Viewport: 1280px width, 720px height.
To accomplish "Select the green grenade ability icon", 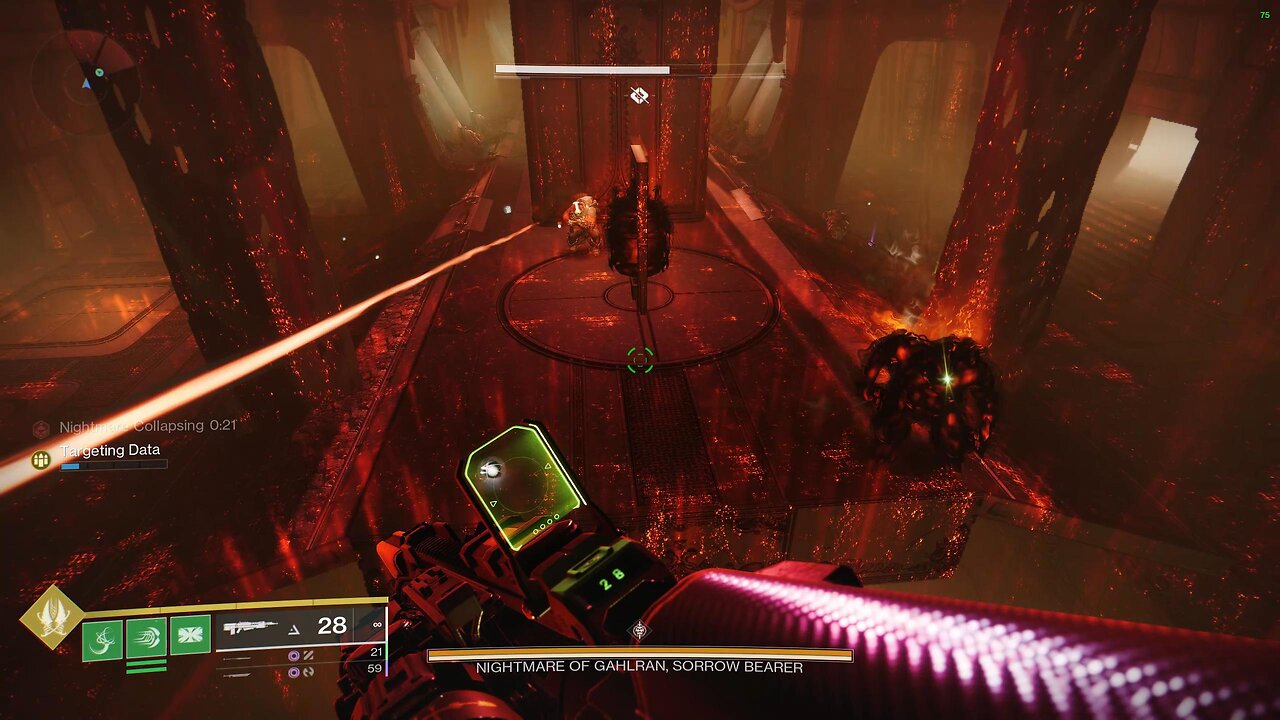I will [x=102, y=639].
